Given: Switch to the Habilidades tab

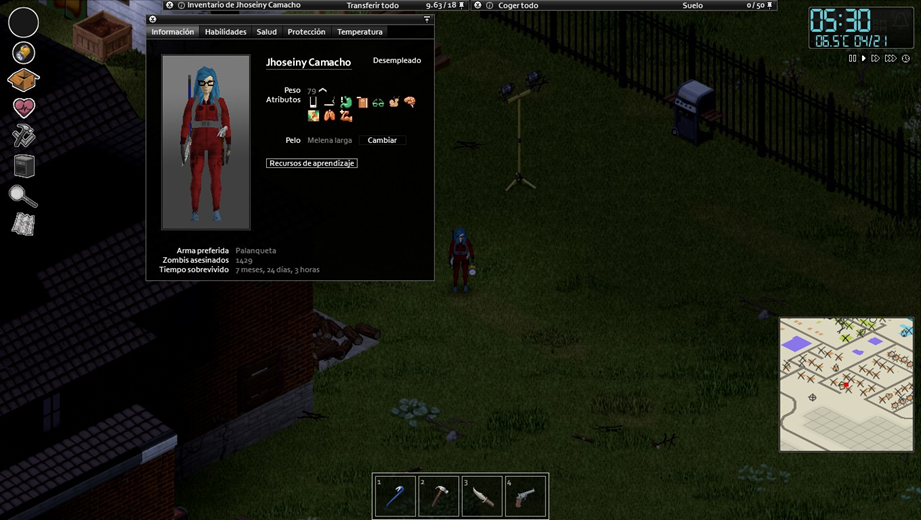Looking at the screenshot, I should pos(225,32).
